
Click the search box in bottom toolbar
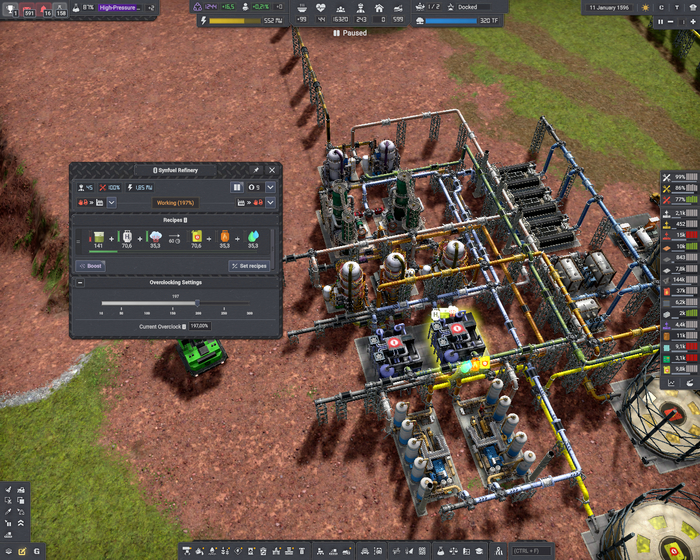530,551
